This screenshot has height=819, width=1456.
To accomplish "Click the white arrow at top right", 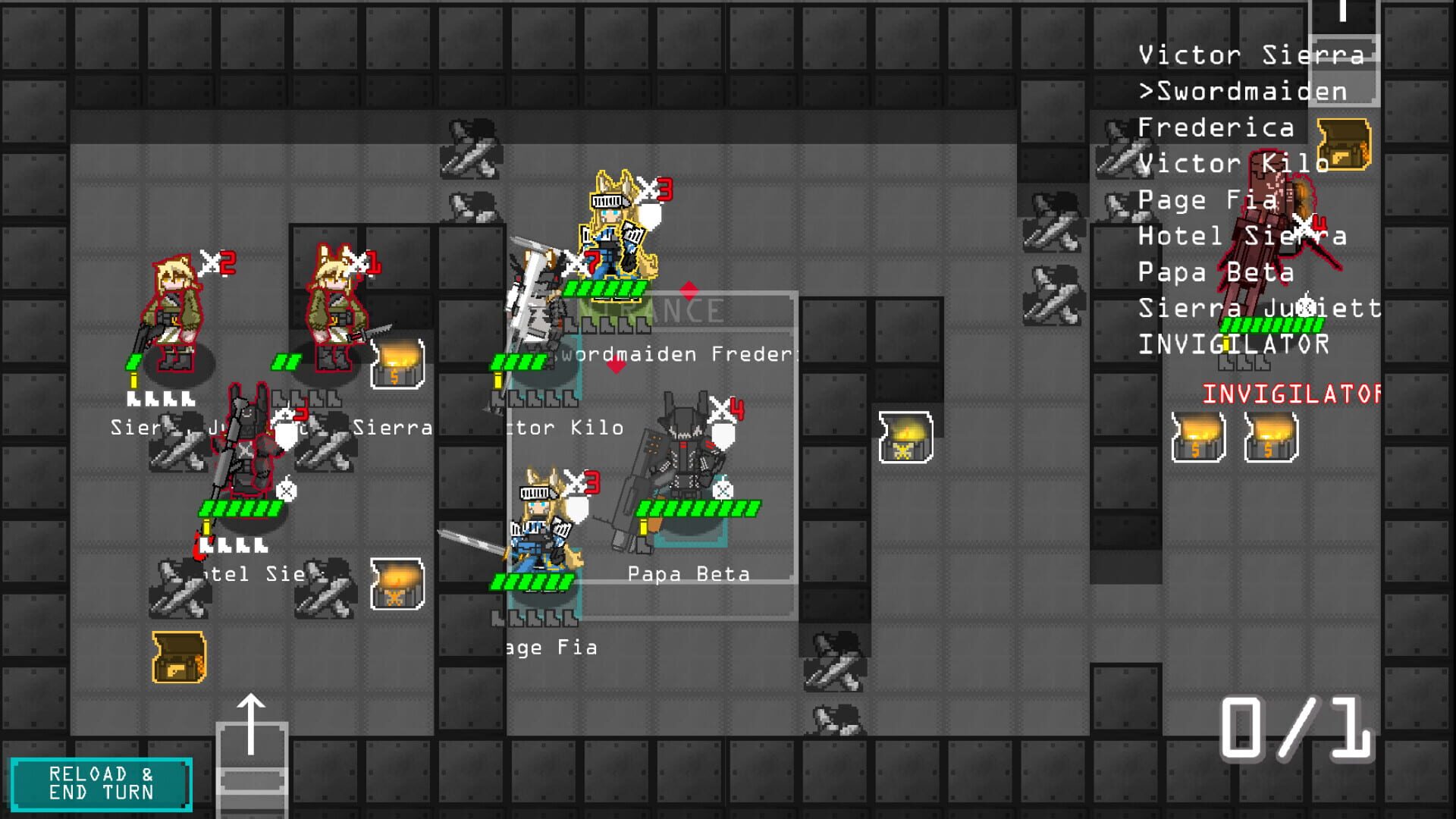I will tap(1342, 15).
